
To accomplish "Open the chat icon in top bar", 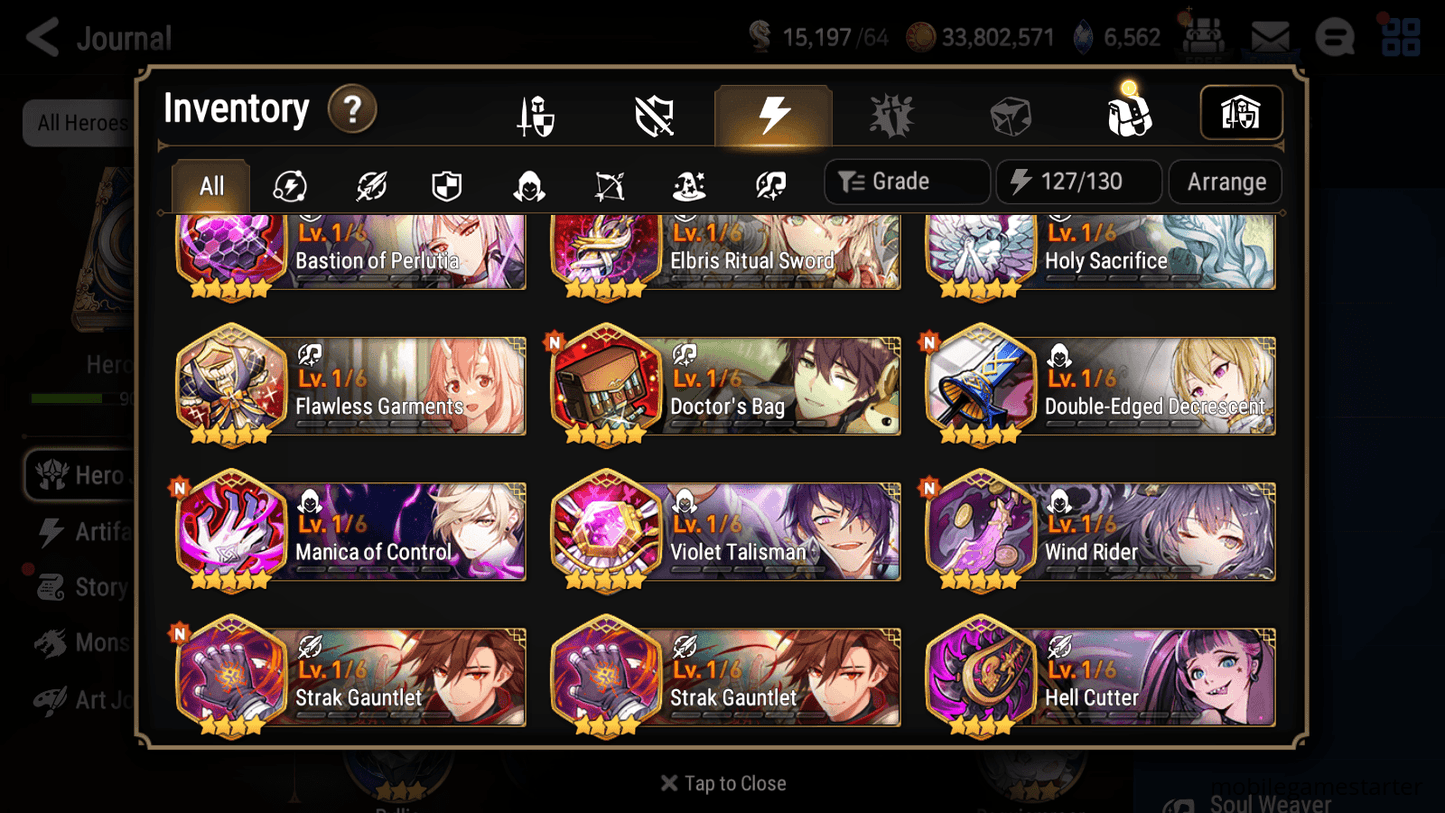I will pos(1334,36).
